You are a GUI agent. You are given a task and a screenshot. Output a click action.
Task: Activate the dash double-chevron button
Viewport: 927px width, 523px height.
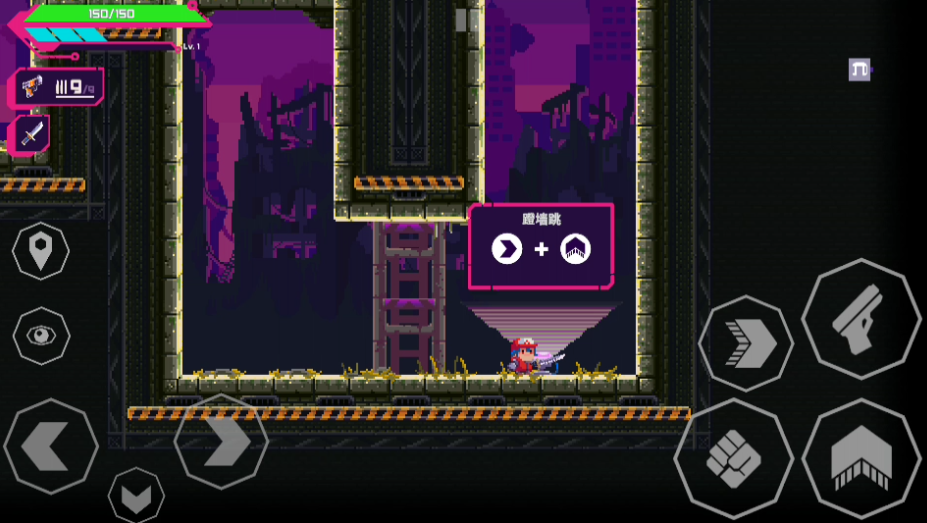click(745, 344)
